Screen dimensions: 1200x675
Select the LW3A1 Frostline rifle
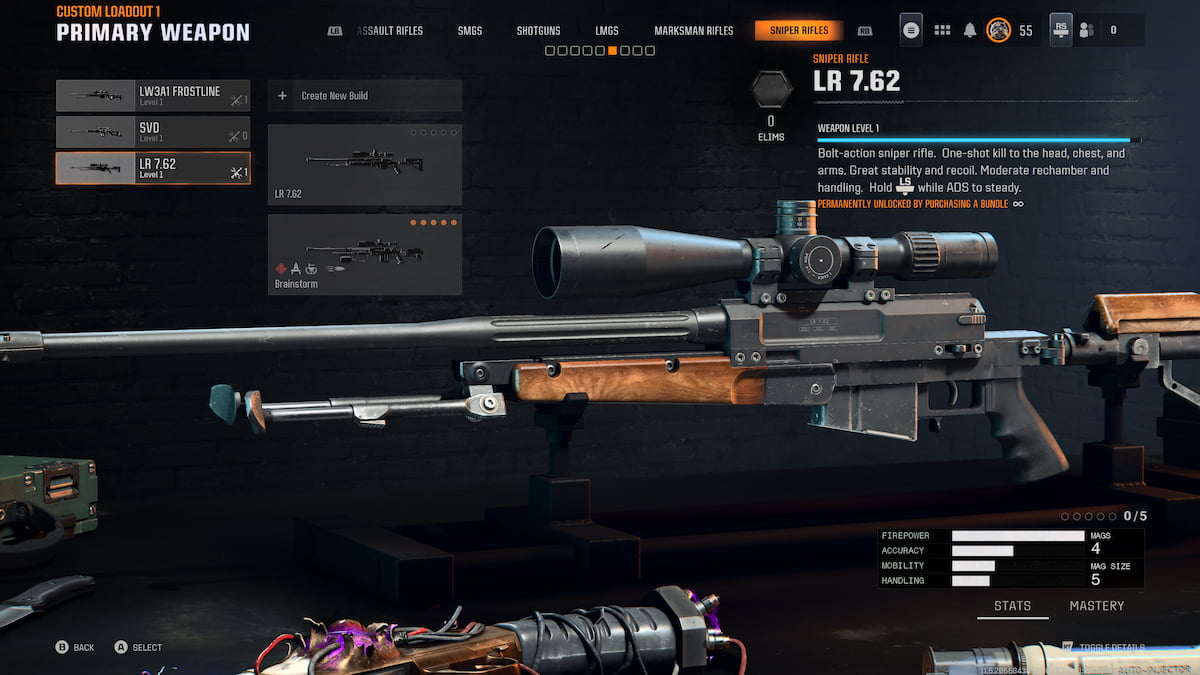[153, 96]
